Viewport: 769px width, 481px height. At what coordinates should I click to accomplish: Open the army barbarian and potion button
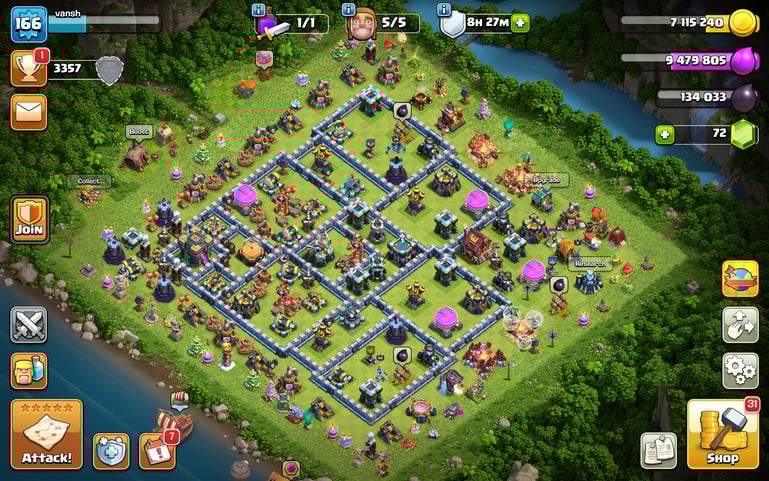click(28, 370)
